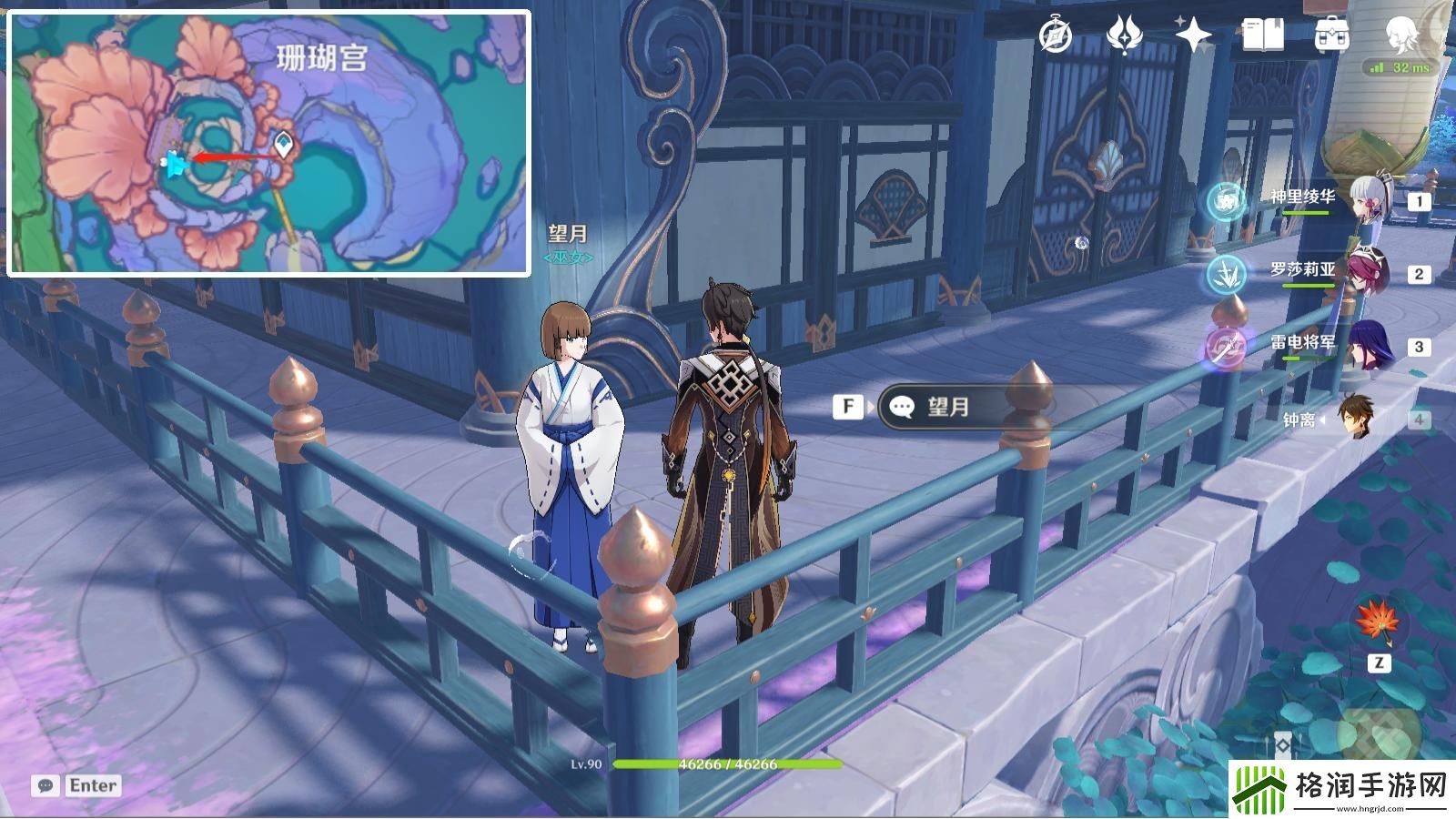Click the map pin marker on the minimap
1456x819 pixels.
(x=285, y=144)
